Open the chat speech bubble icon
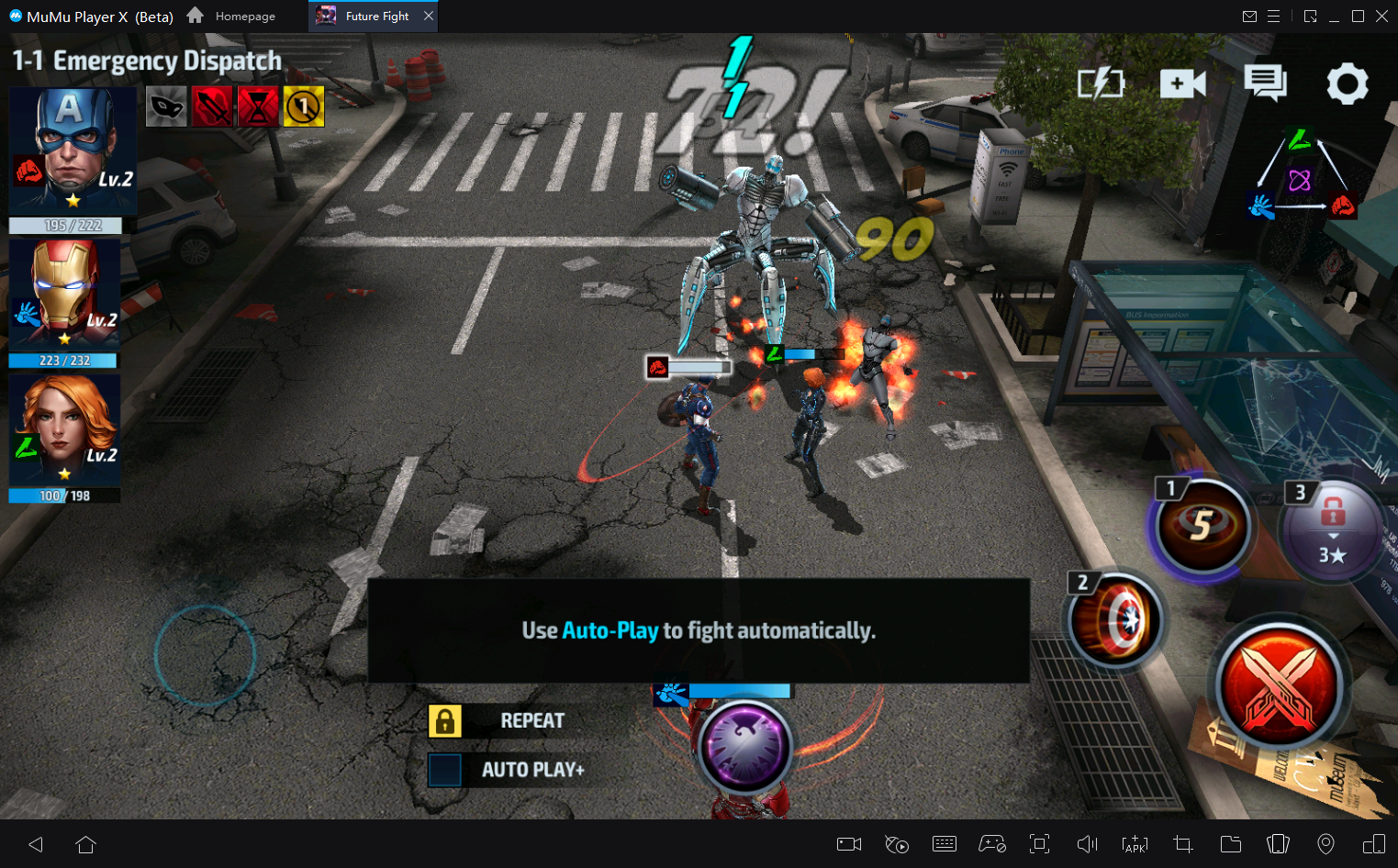The image size is (1398, 868). pos(1265,83)
